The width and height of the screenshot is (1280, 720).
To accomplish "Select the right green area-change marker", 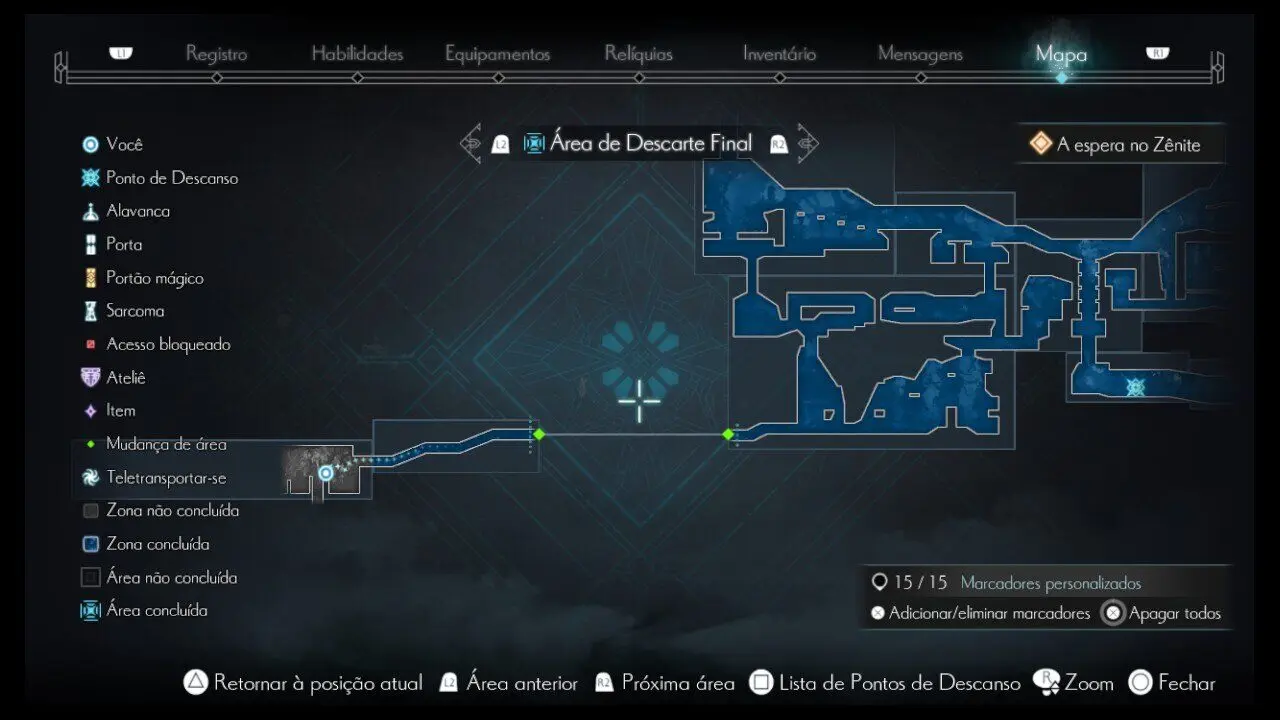I will [x=728, y=434].
